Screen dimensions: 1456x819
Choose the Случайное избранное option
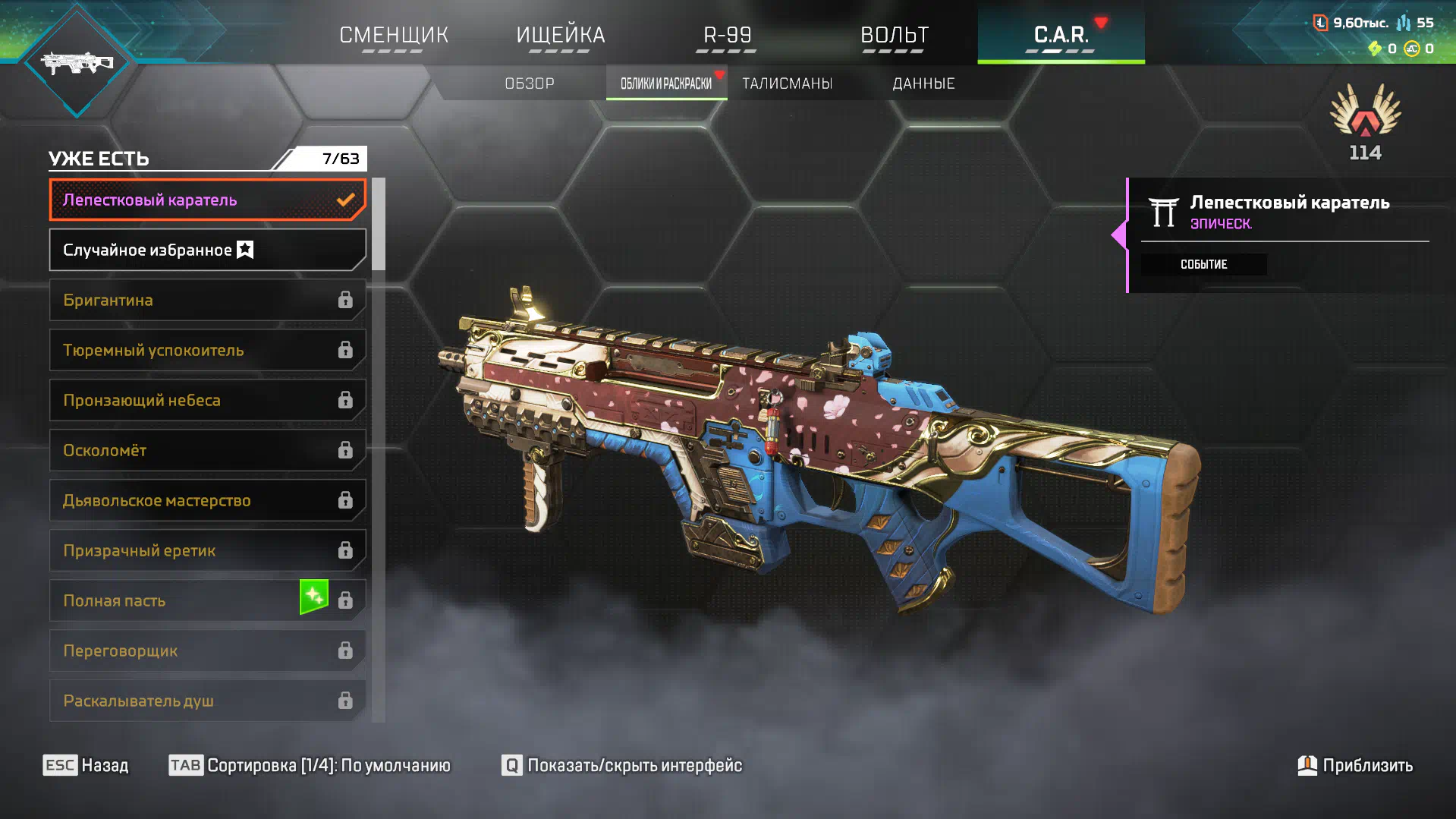pyautogui.click(x=207, y=250)
